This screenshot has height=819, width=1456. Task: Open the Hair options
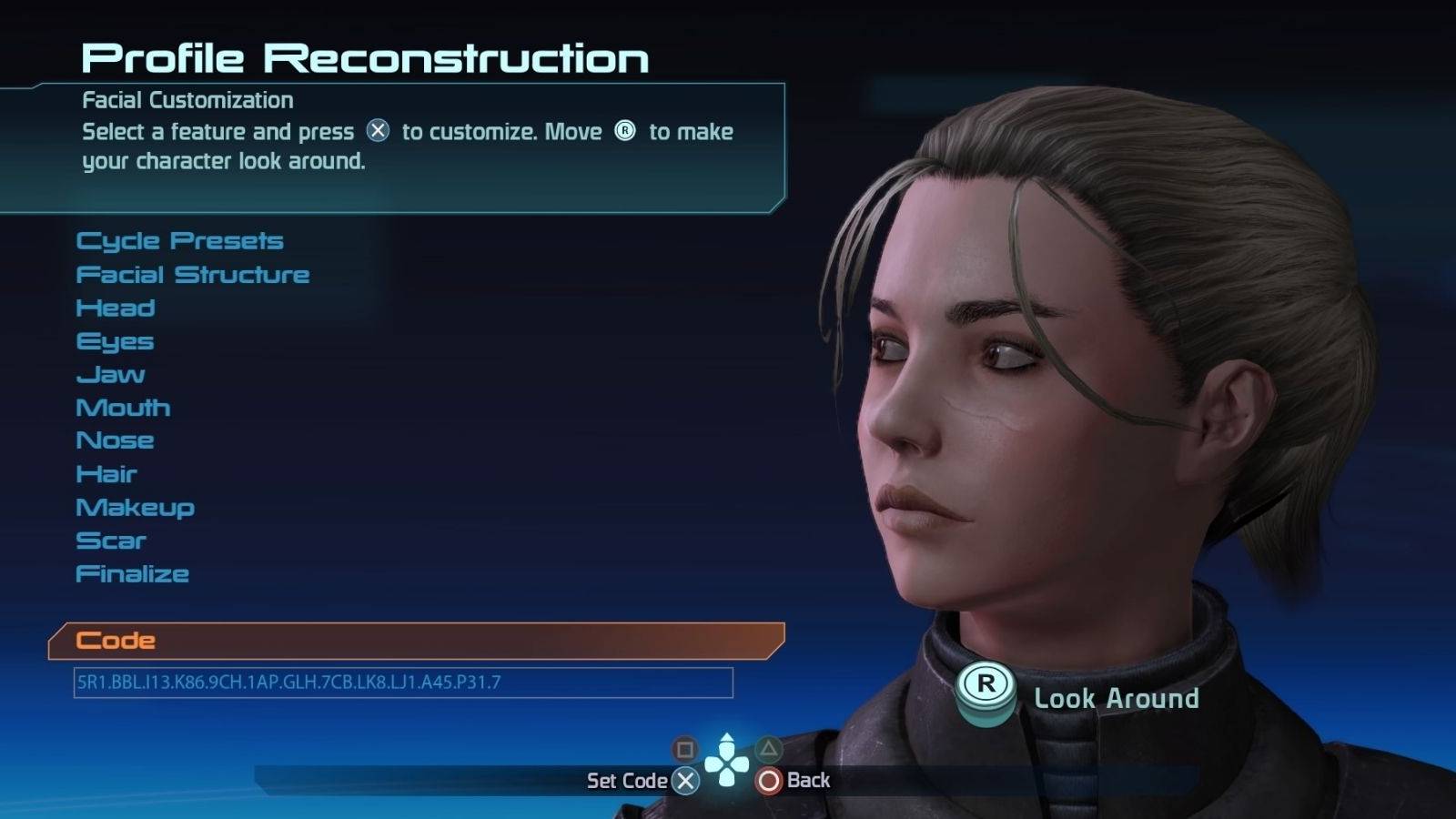tap(106, 474)
